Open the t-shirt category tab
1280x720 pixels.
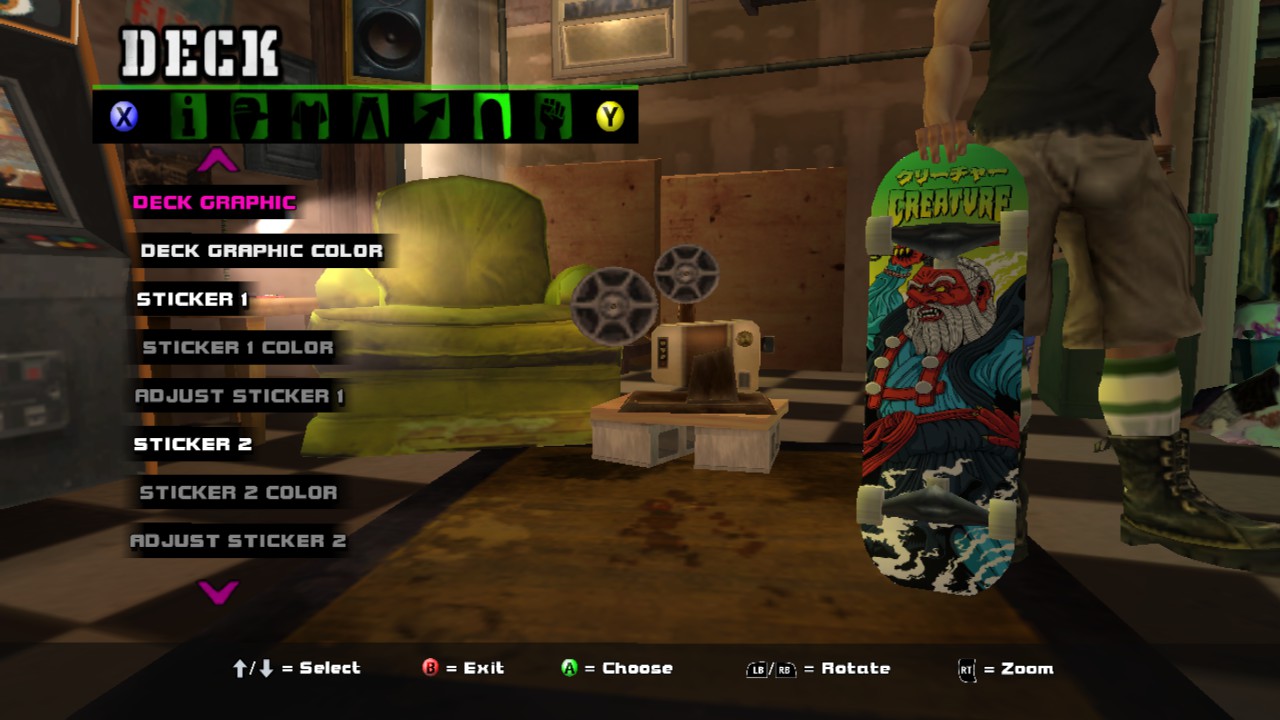[x=310, y=118]
